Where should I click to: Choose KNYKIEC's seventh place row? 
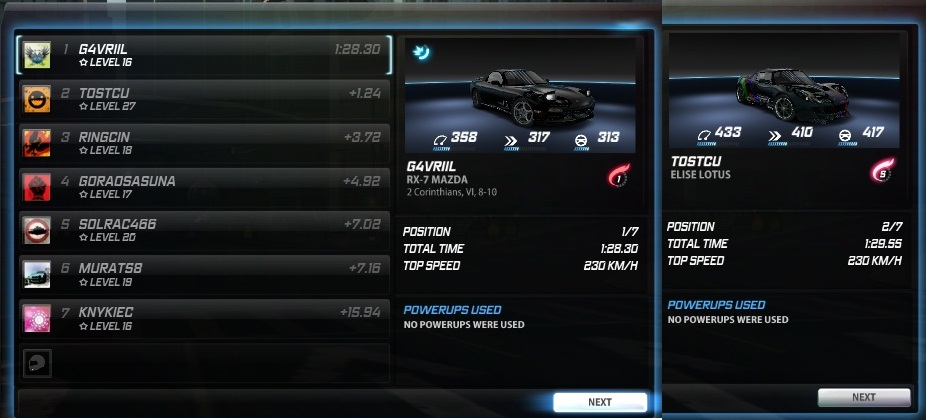[x=205, y=318]
